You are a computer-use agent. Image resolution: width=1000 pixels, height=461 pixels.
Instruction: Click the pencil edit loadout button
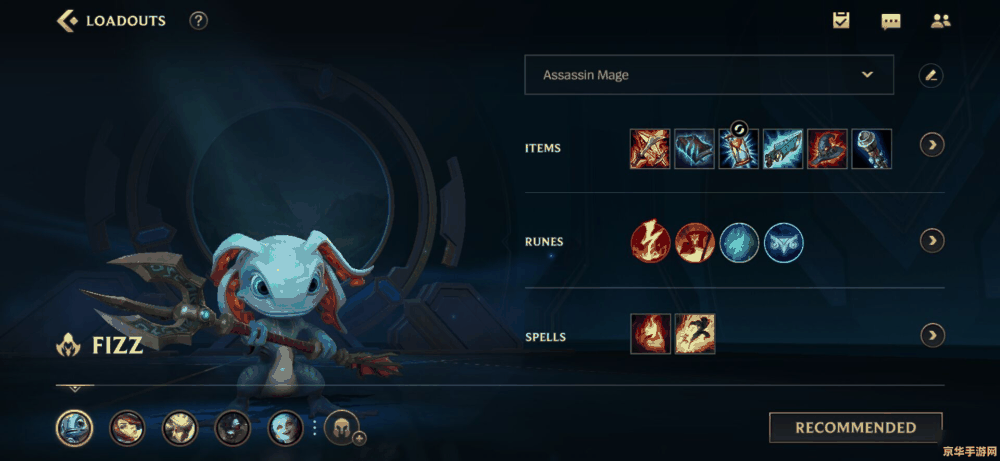931,75
